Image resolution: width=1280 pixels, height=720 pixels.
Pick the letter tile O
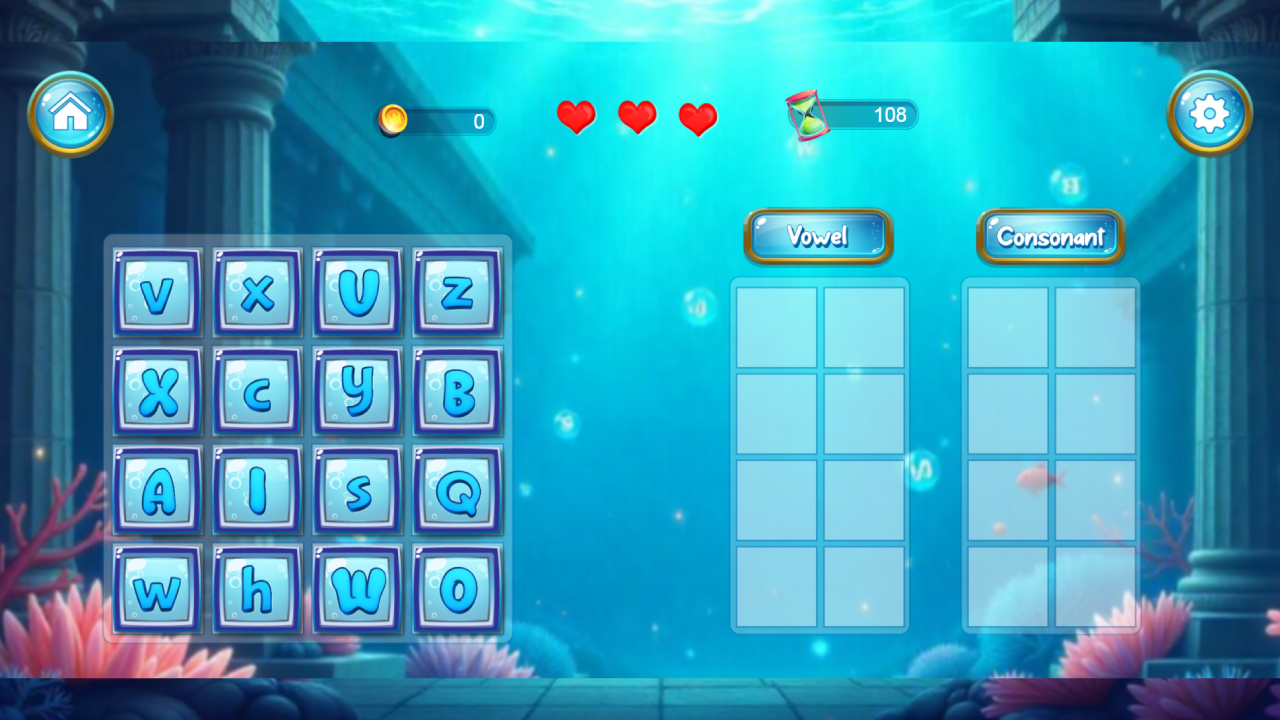tap(457, 588)
